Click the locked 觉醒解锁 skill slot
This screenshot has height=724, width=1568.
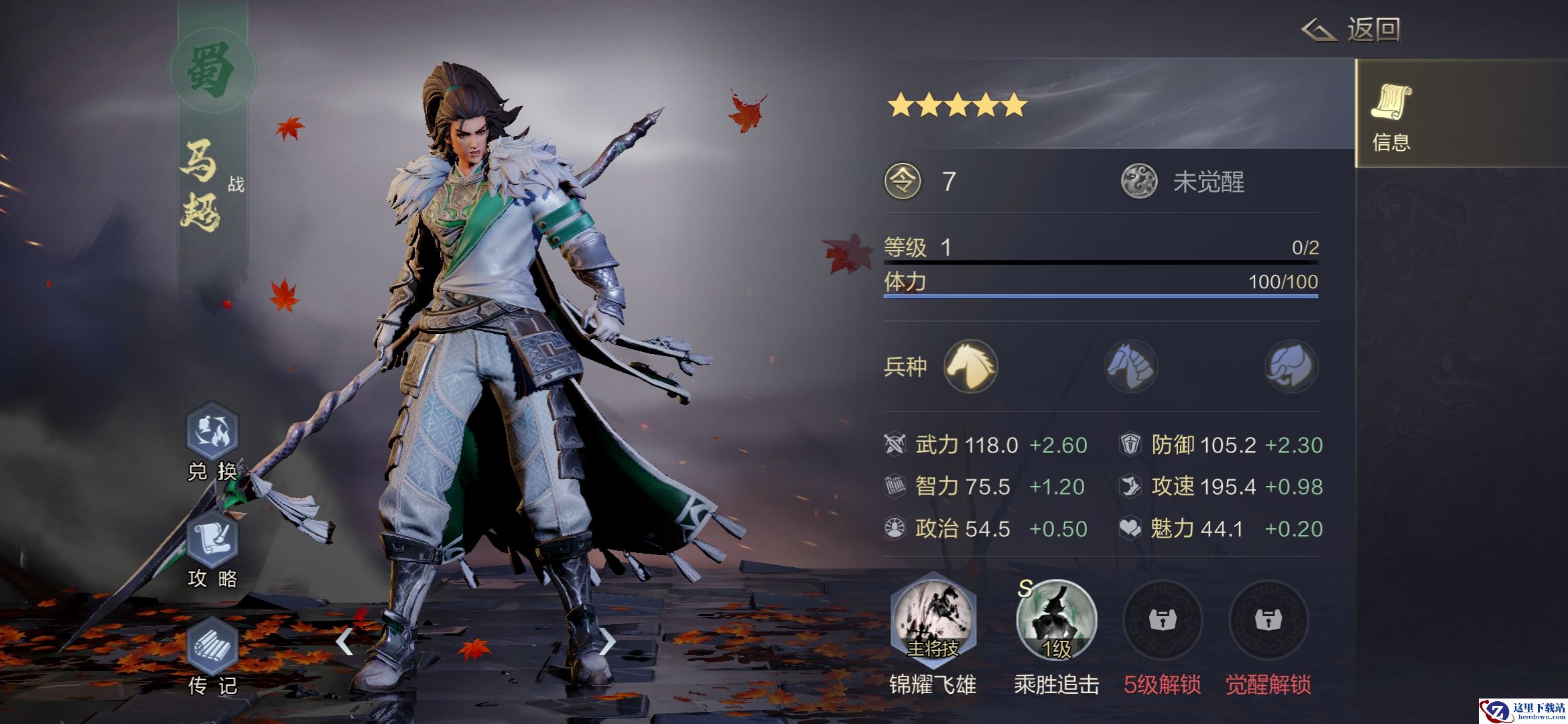[x=1268, y=620]
